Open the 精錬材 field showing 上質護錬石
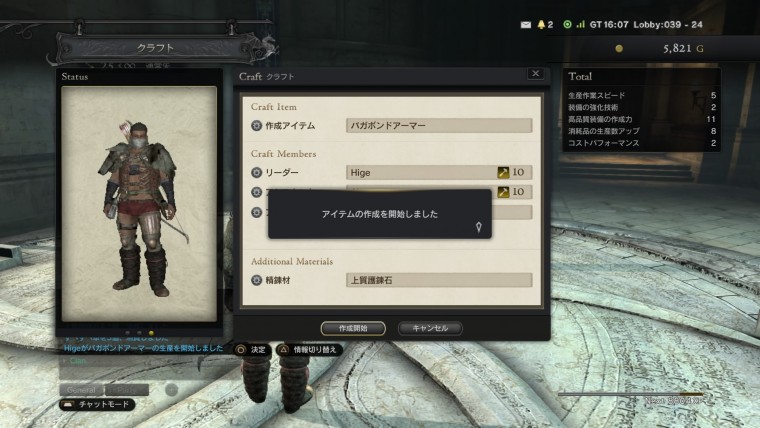Viewport: 760px width, 428px height. point(438,281)
